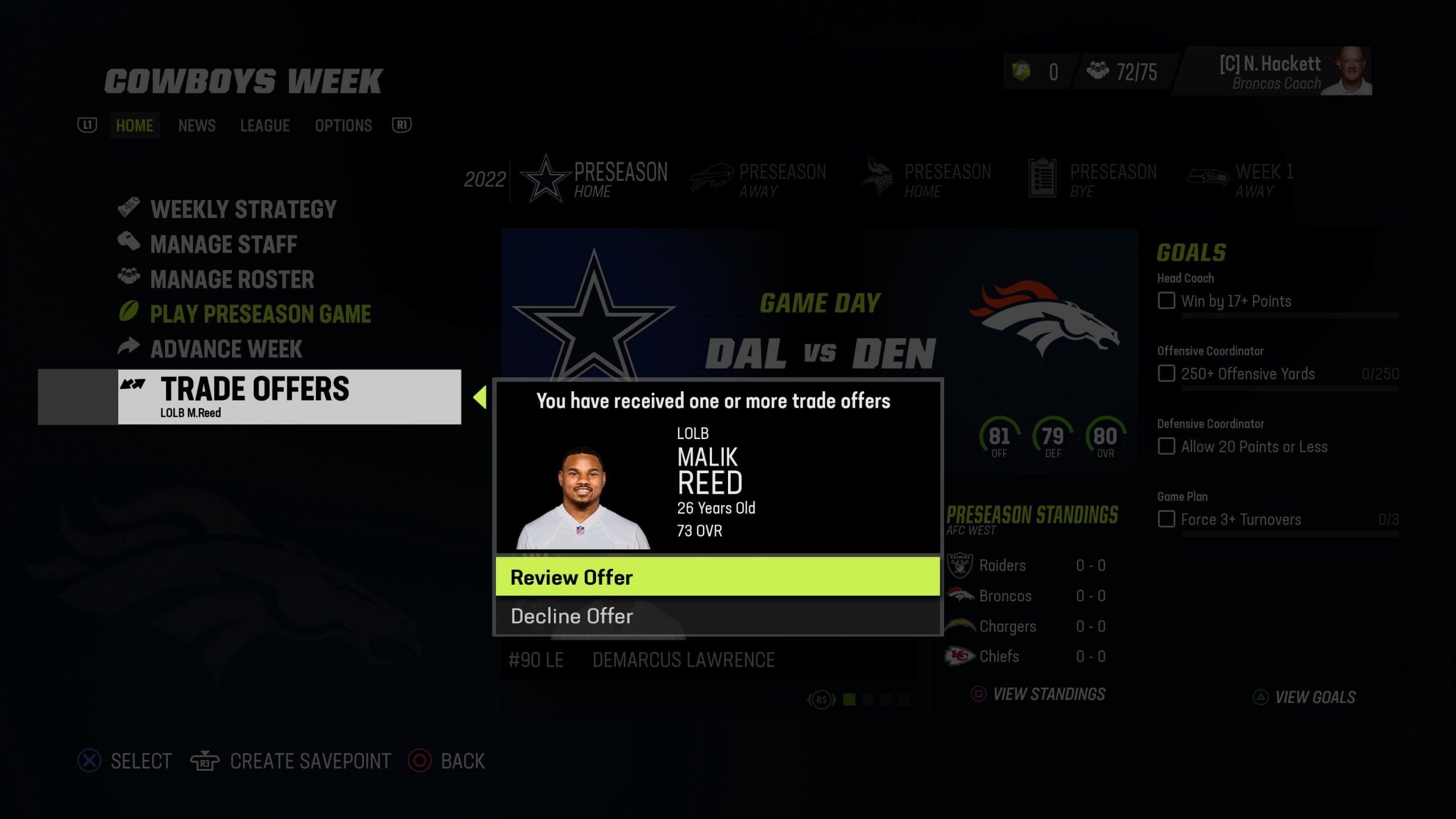Screen dimensions: 1456x819
Task: Select Review Offer in the trade popup
Action: [717, 577]
